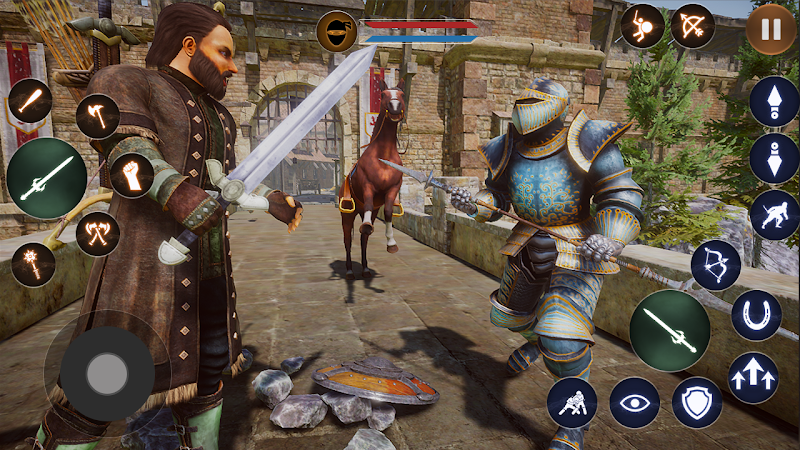This screenshot has width=800, height=450.
Task: Select the club weapon icon
Action: coord(30,101)
